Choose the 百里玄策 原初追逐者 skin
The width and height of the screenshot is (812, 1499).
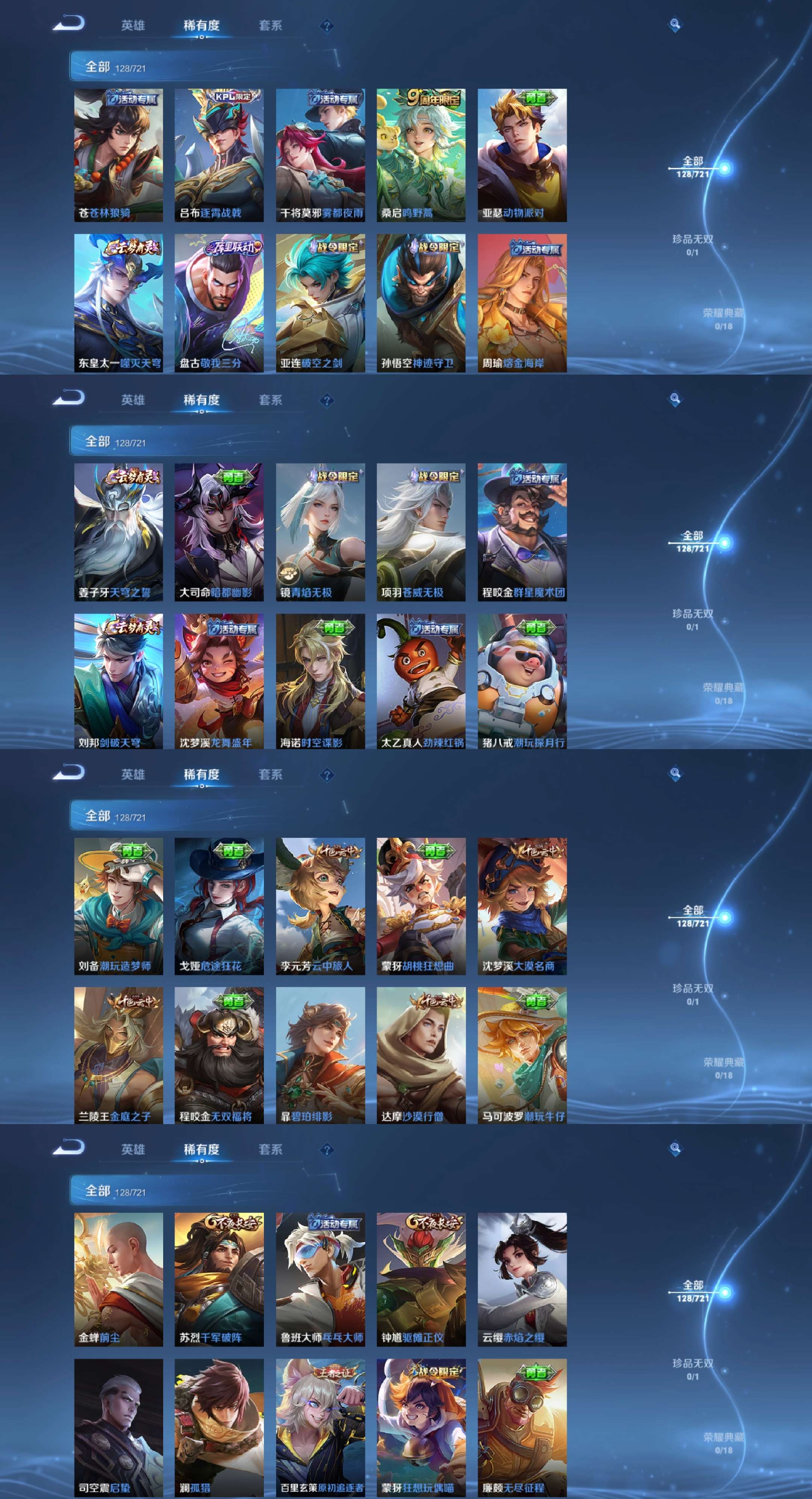pos(320,1428)
